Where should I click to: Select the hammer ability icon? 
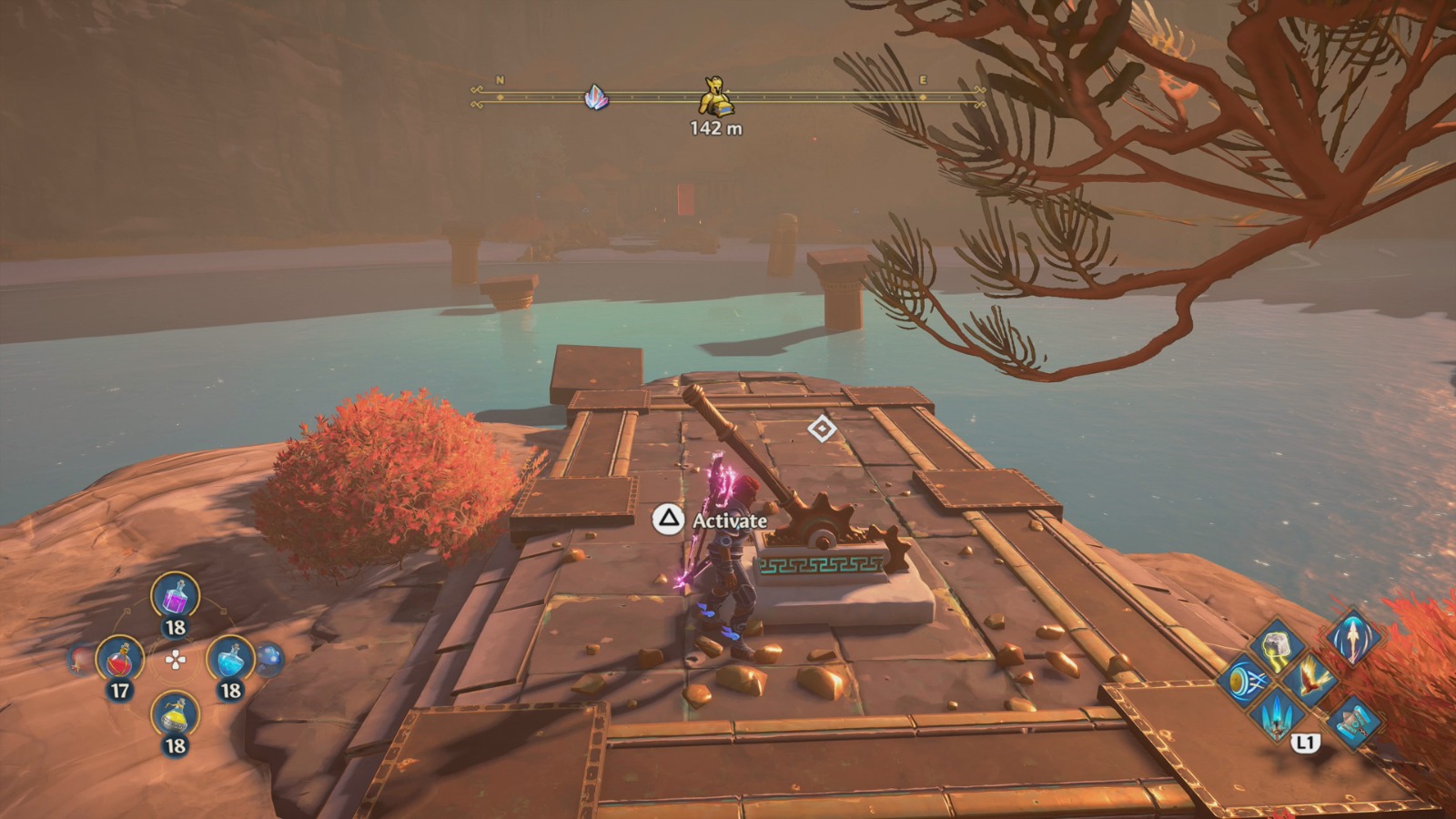pos(1352,722)
